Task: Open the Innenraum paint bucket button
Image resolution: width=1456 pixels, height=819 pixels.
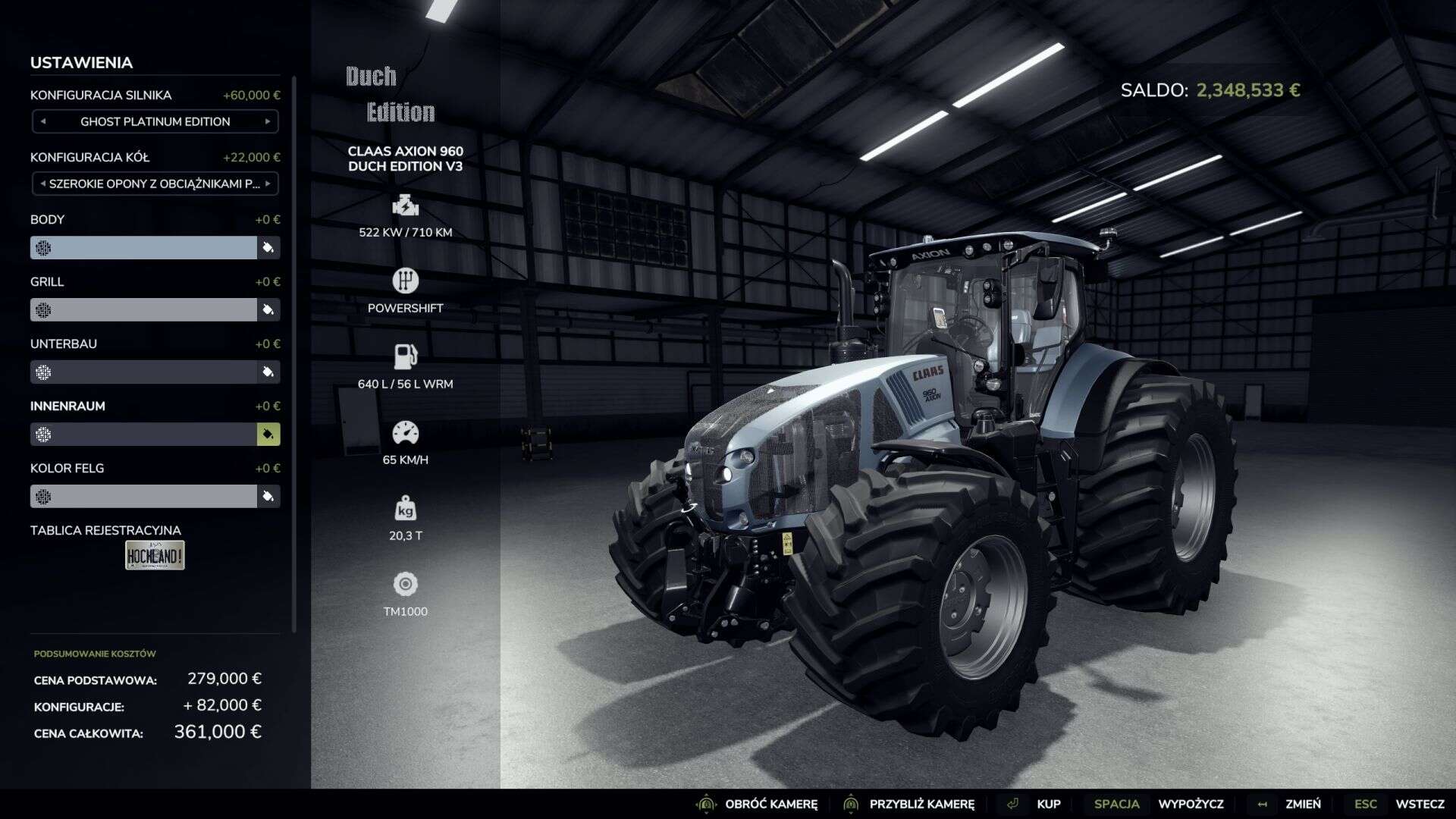Action: click(268, 434)
